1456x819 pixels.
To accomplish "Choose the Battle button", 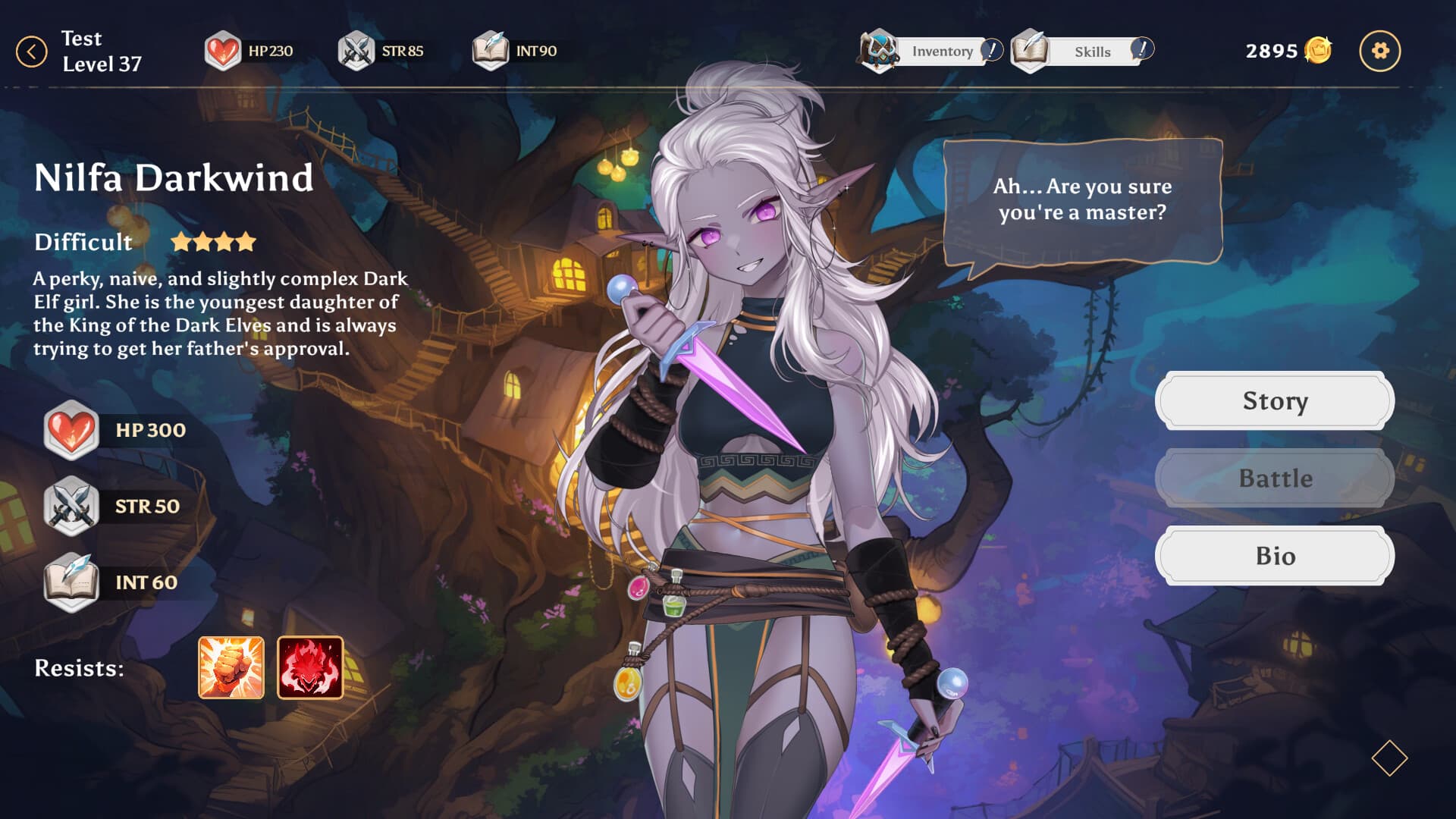I will (x=1274, y=478).
